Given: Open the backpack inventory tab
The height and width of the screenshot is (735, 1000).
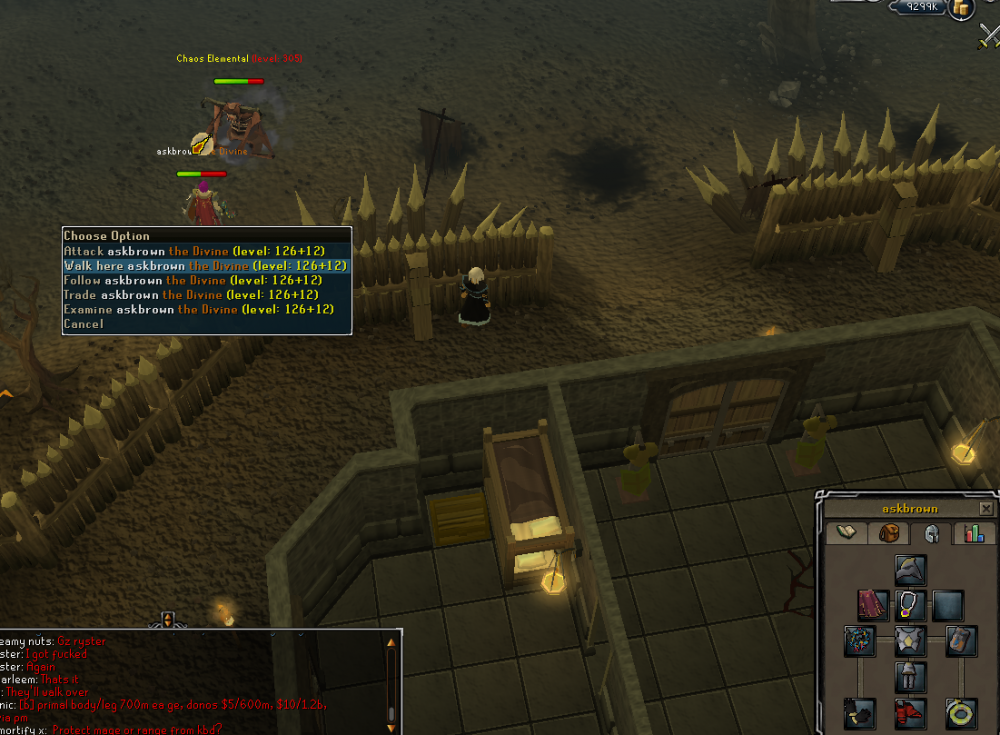Looking at the screenshot, I should tap(889, 533).
